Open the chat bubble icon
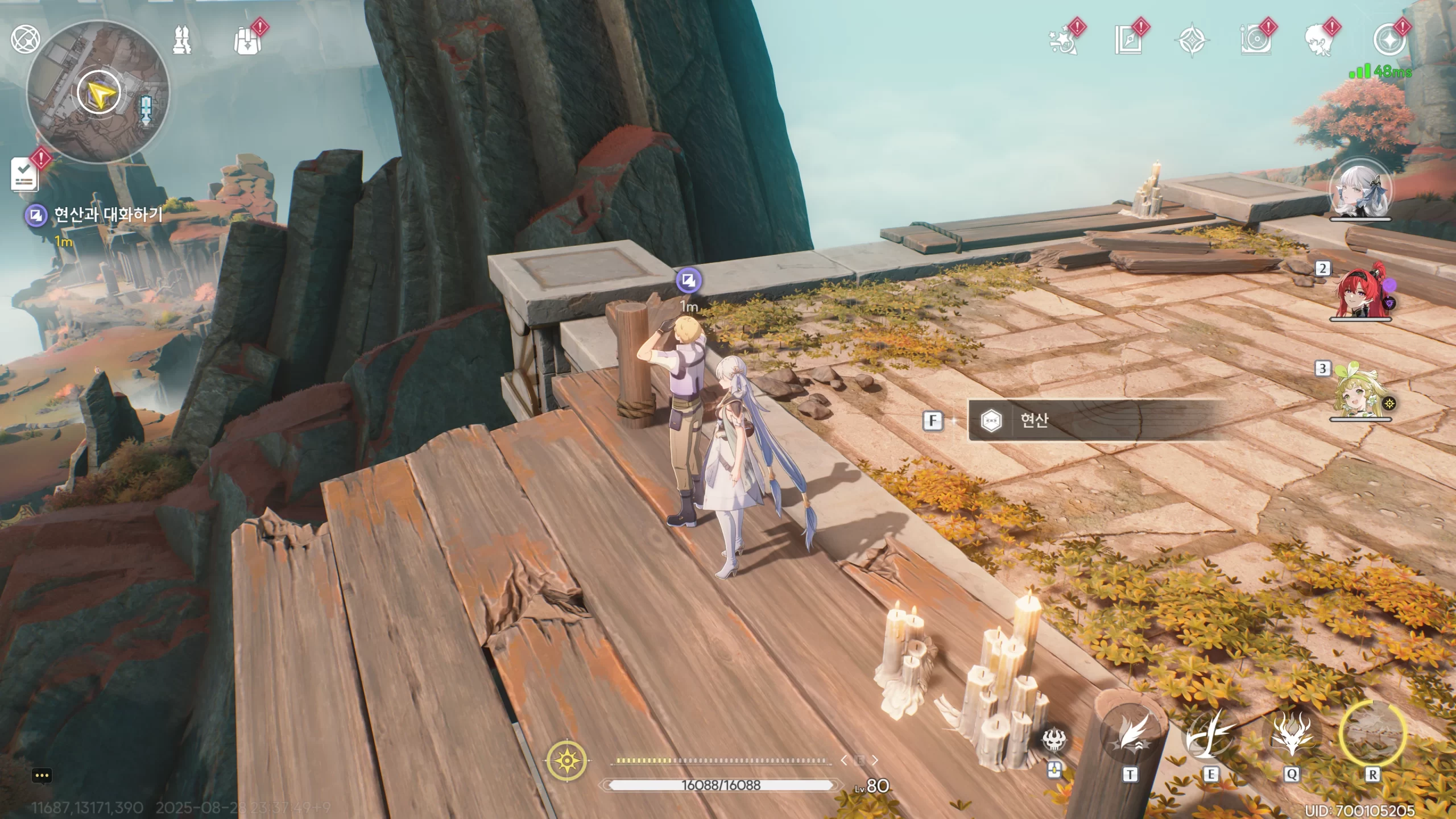The image size is (1456, 819). (42, 776)
